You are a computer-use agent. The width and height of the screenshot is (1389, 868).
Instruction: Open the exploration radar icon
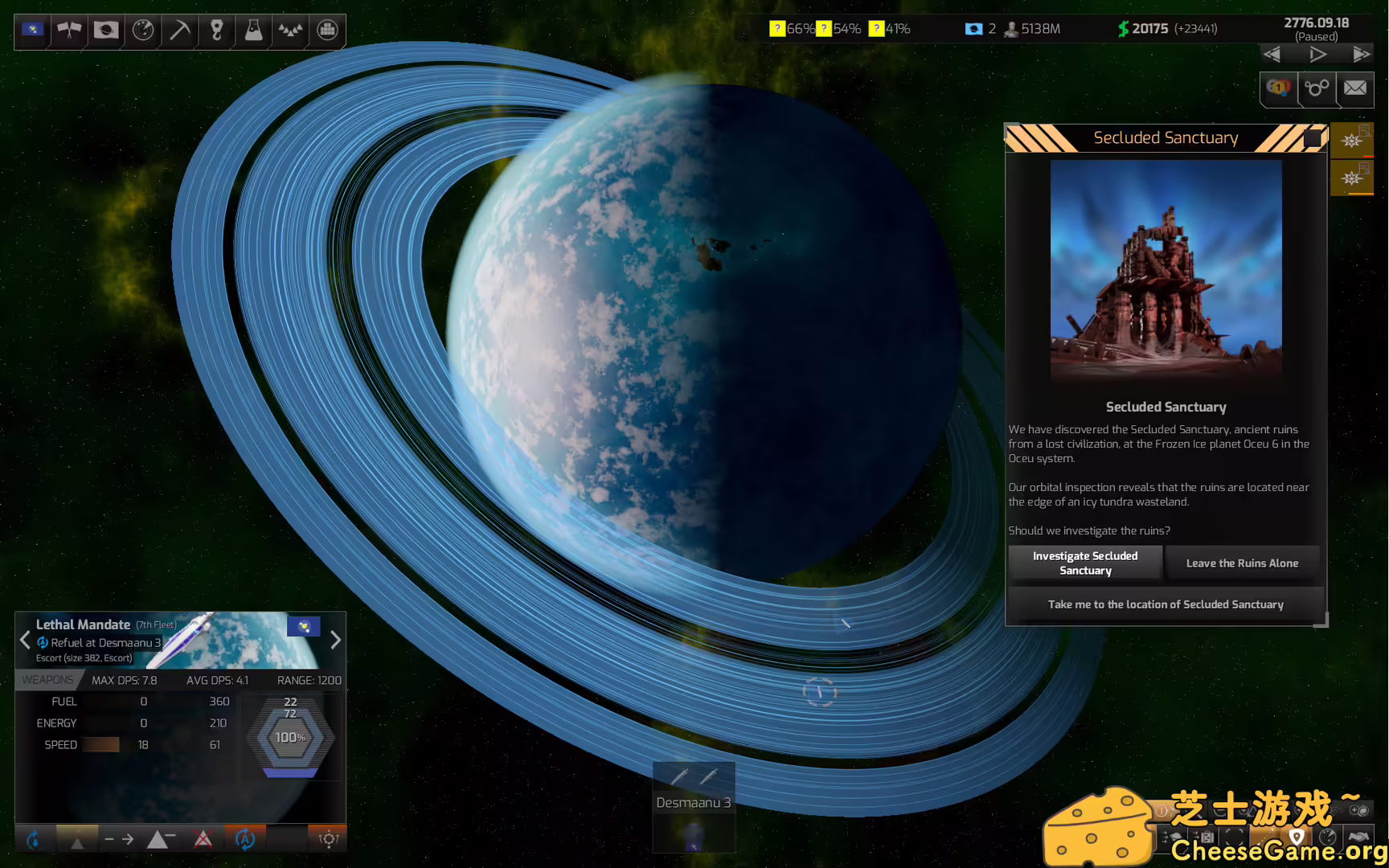point(142,31)
